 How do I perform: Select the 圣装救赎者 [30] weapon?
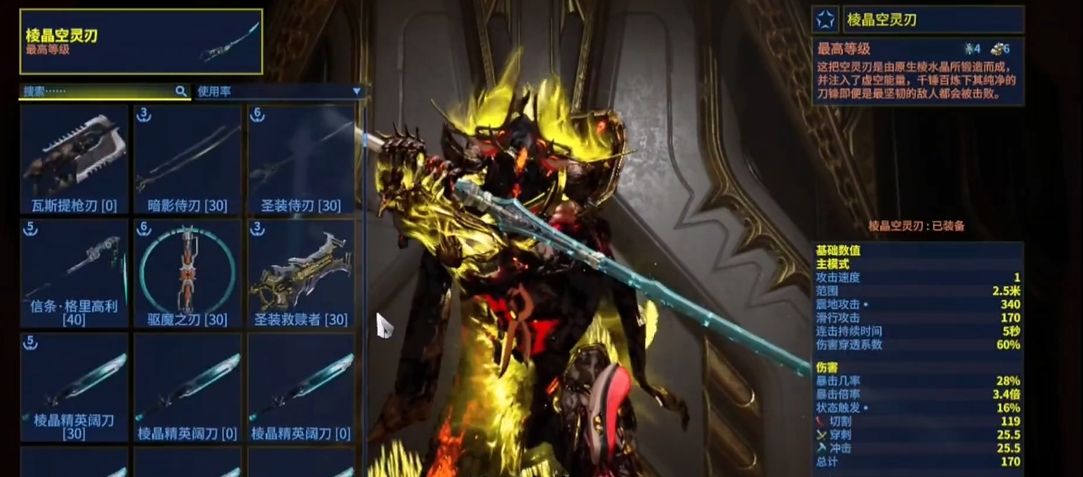pos(301,273)
